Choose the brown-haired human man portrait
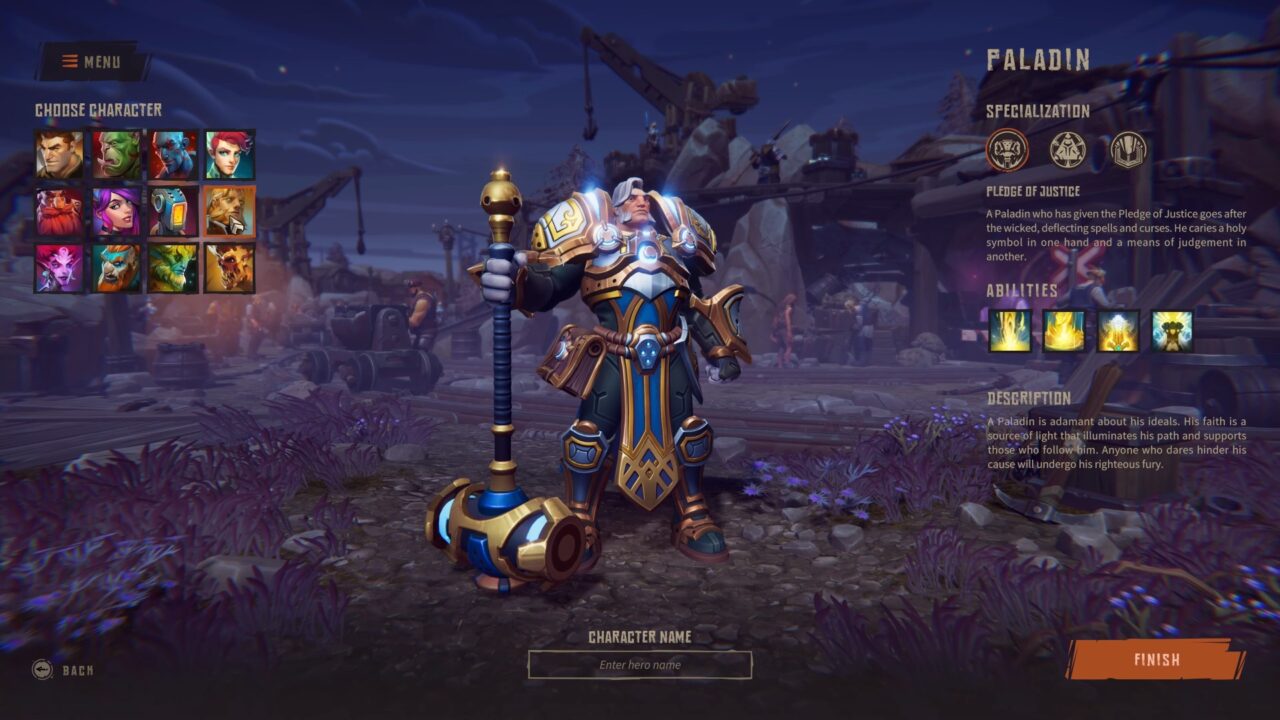 tap(59, 155)
